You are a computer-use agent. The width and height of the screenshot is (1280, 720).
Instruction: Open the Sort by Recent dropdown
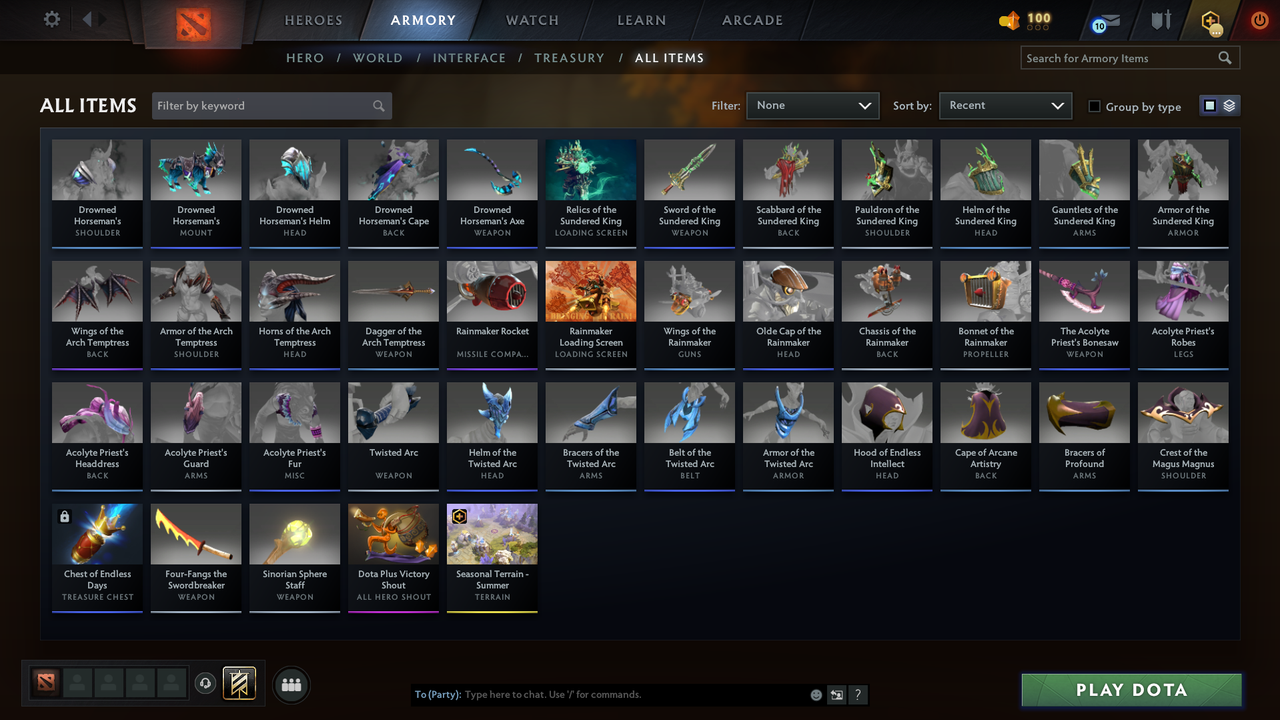click(x=1005, y=105)
